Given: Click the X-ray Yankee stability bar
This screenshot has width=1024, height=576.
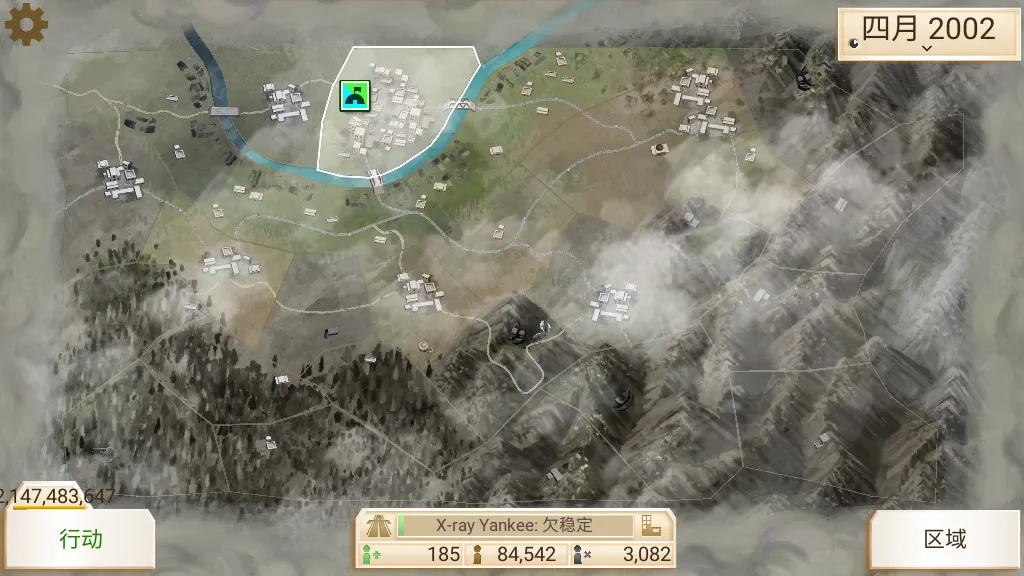Looking at the screenshot, I should (x=515, y=525).
